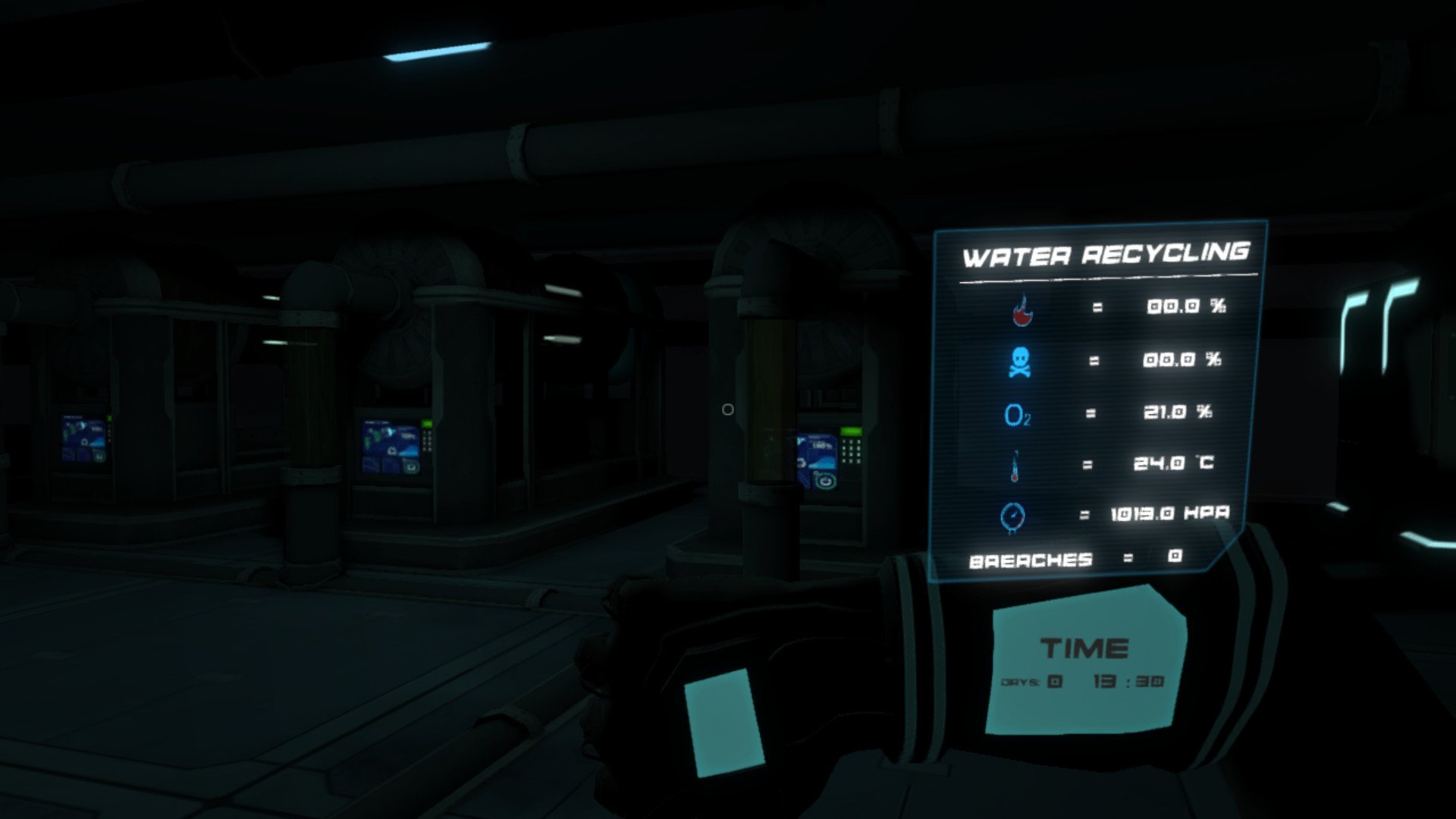This screenshot has height=819, width=1456.
Task: Click the recycling icon on the machine screen
Action: click(x=825, y=480)
